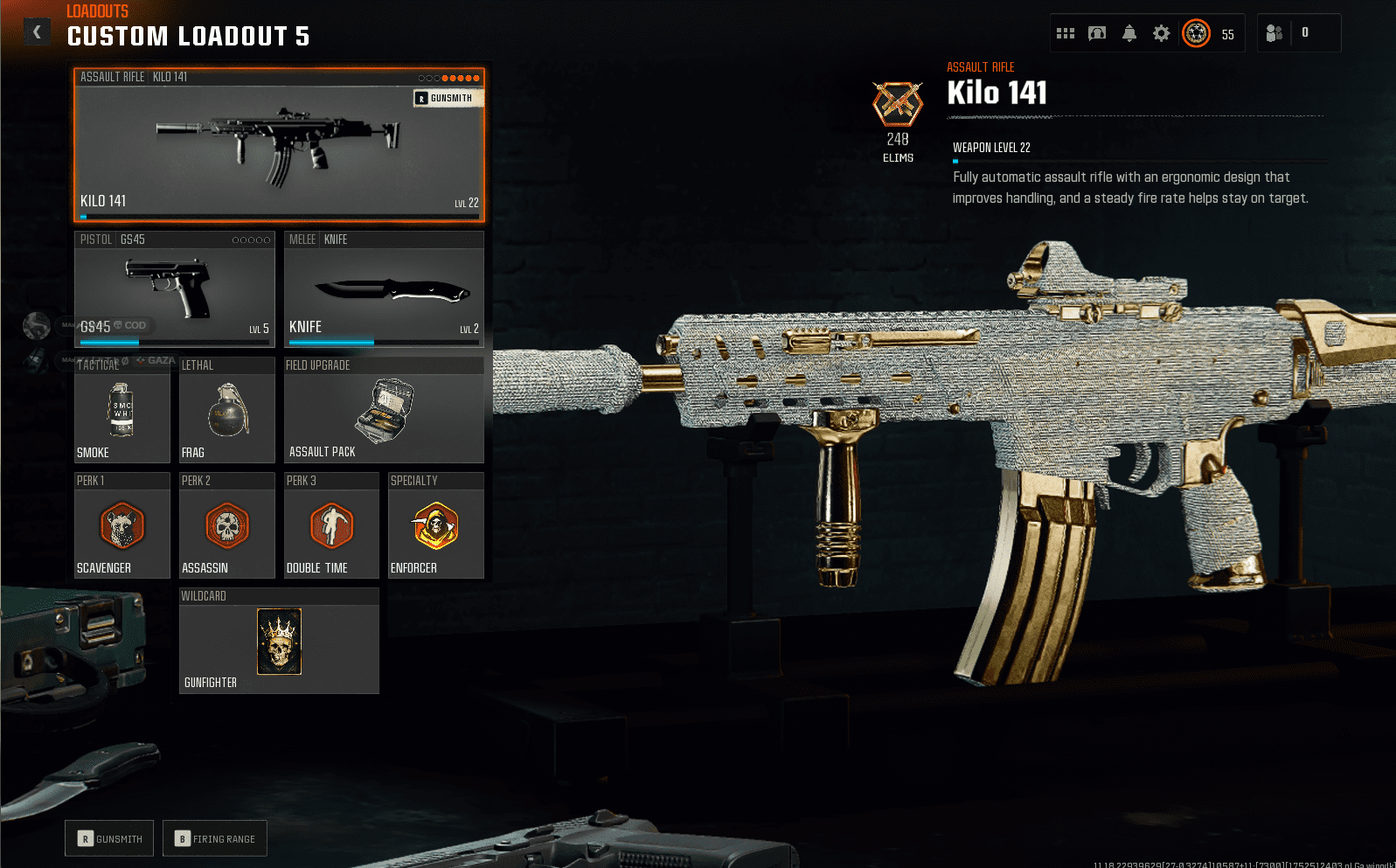This screenshot has width=1396, height=868.
Task: Open settings with the gear icon
Action: [1161, 33]
